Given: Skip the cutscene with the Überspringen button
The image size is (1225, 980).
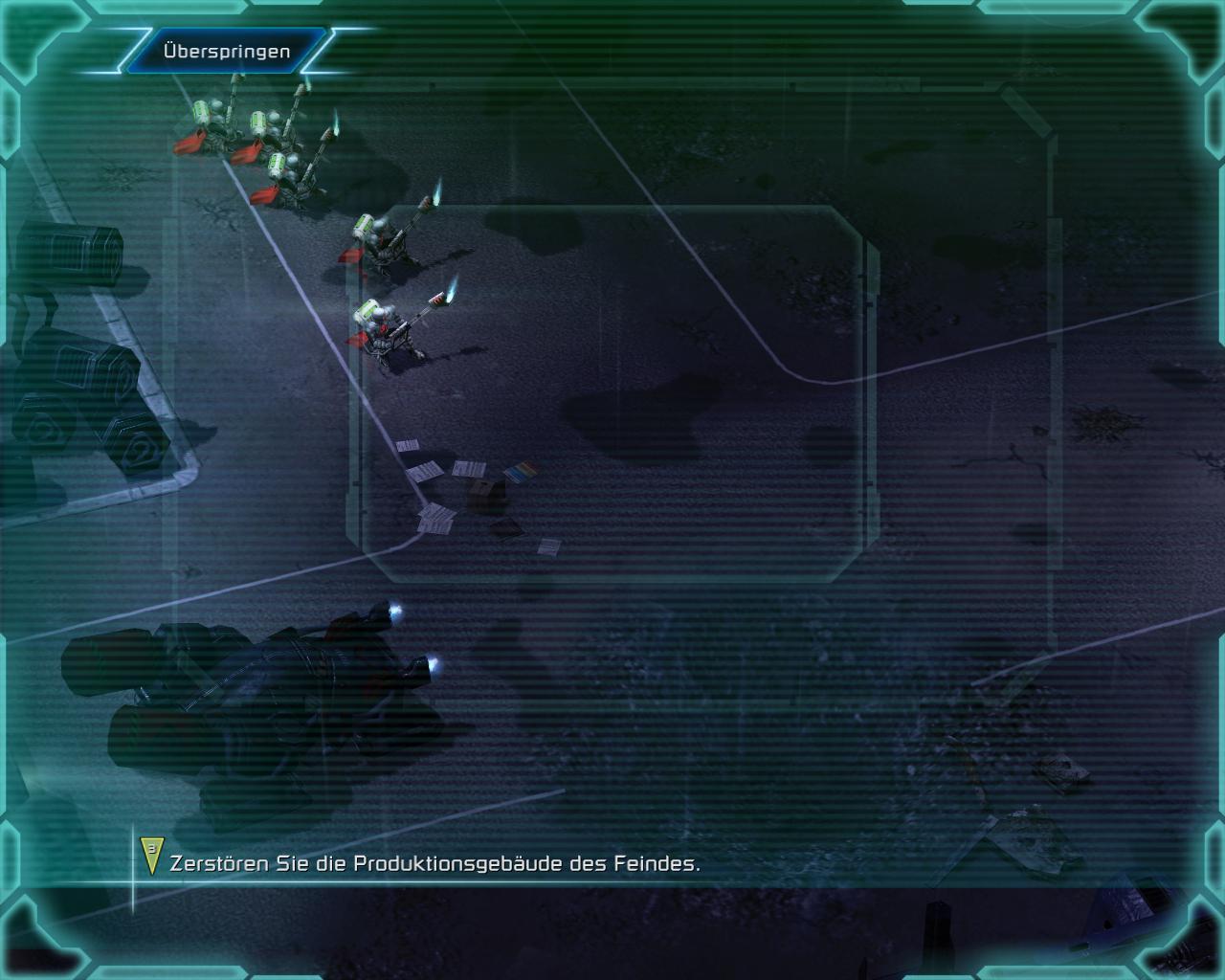Looking at the screenshot, I should click(227, 51).
